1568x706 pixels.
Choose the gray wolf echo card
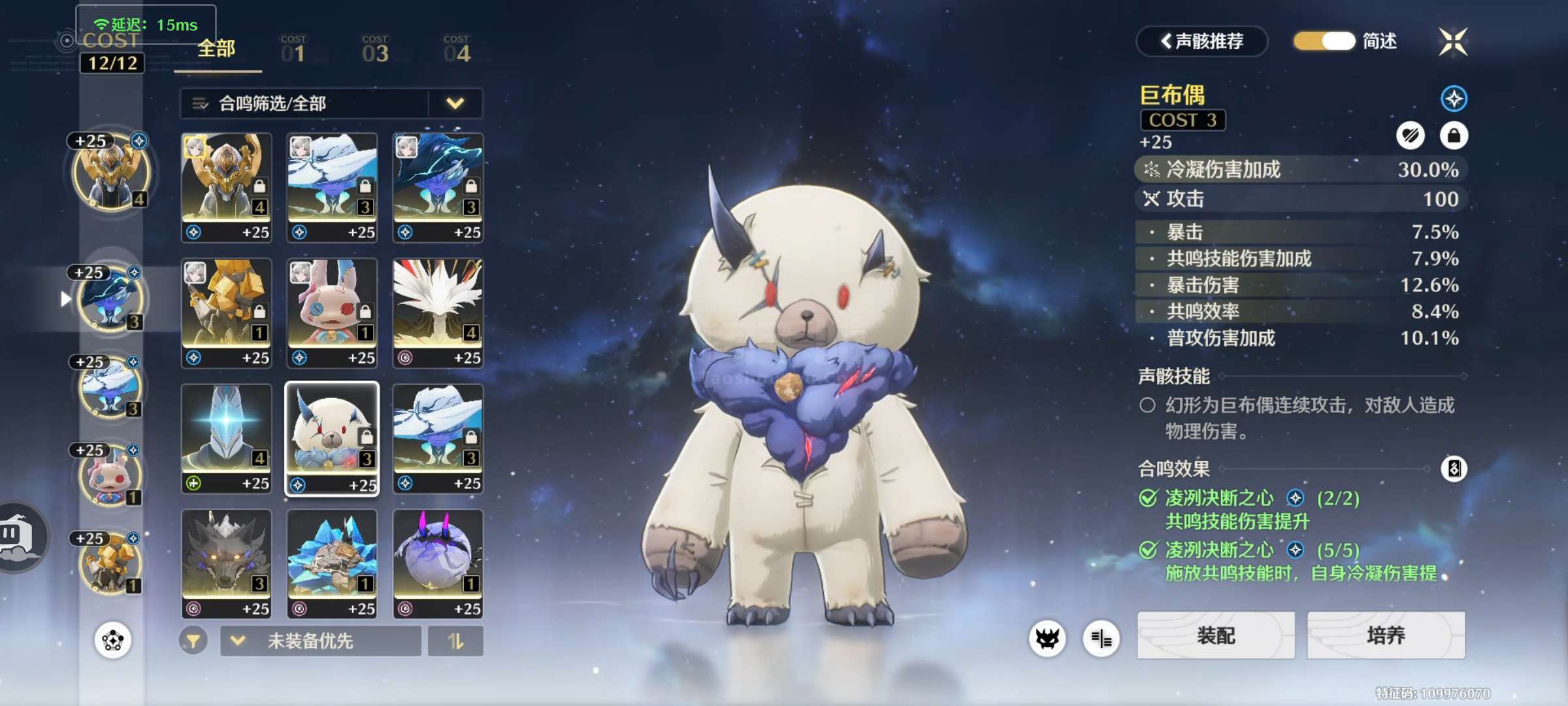click(226, 563)
